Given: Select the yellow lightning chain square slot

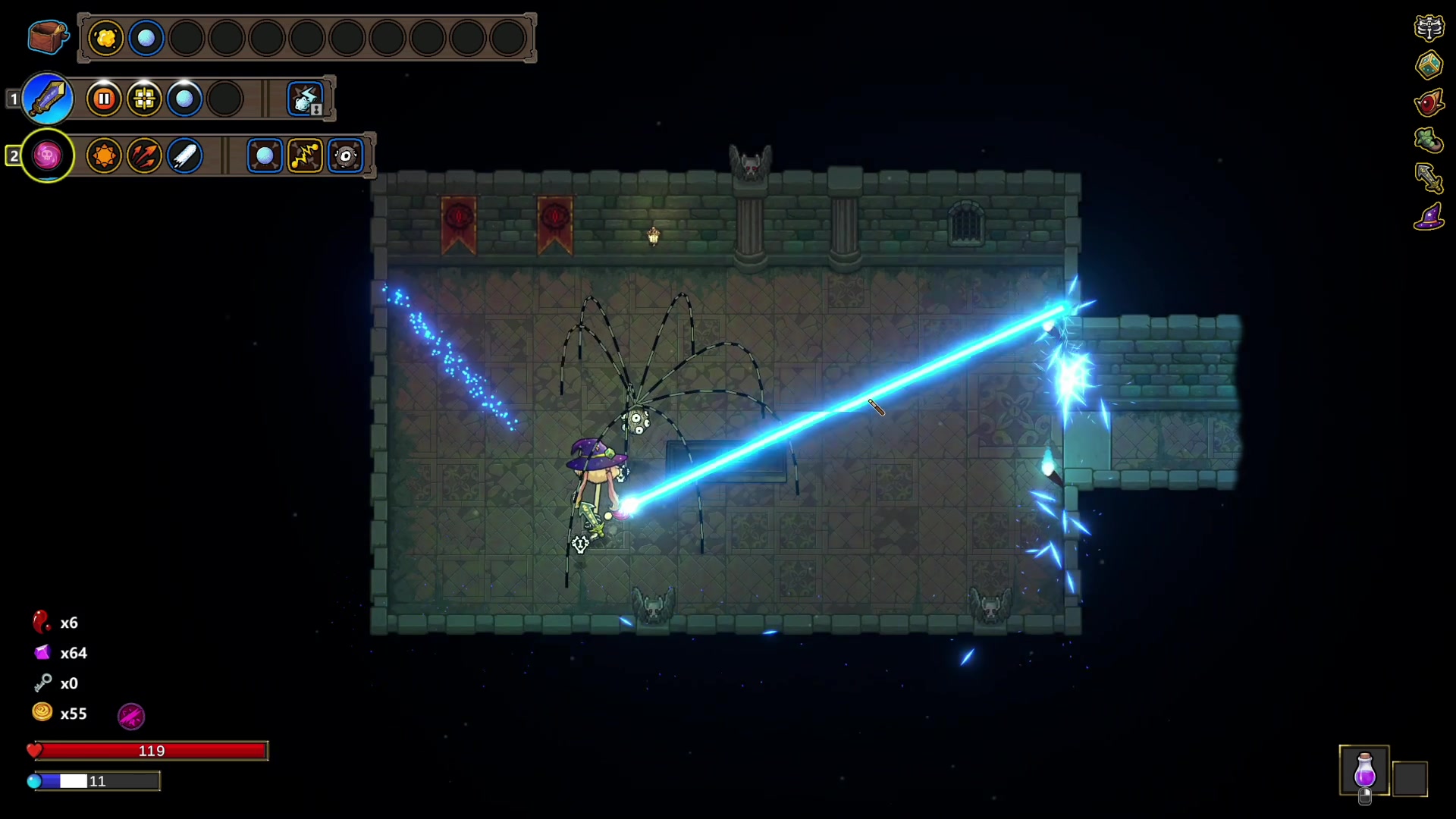Looking at the screenshot, I should 305,156.
